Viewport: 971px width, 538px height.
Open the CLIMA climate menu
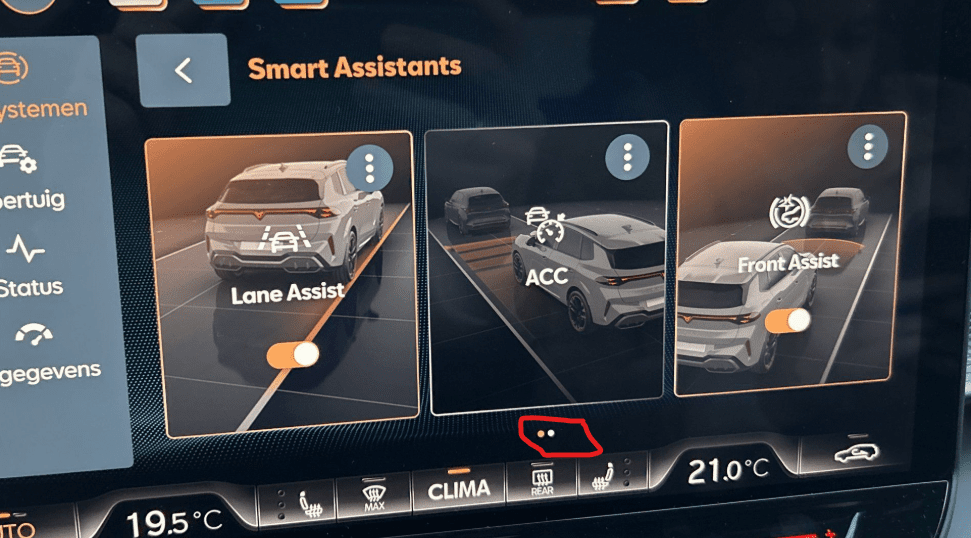click(459, 488)
